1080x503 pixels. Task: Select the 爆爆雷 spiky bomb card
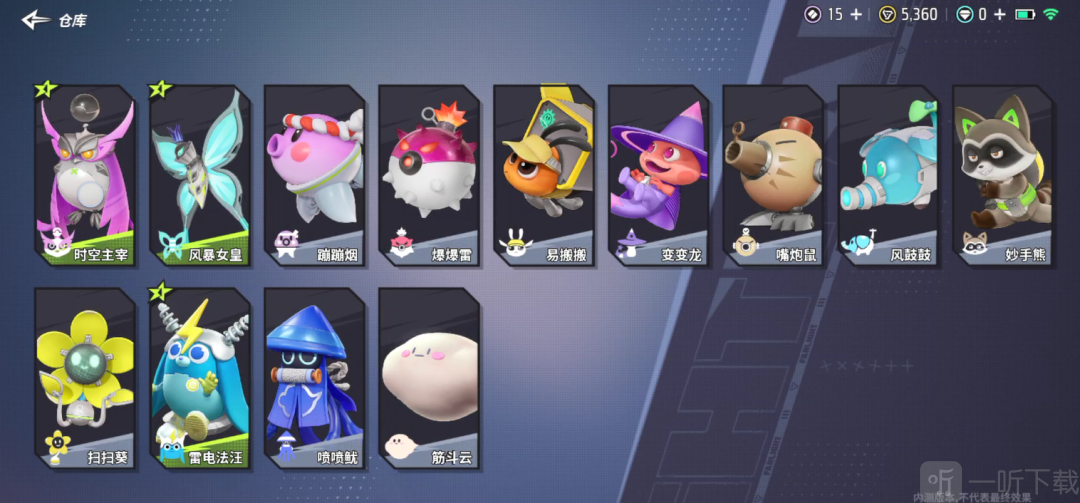429,175
